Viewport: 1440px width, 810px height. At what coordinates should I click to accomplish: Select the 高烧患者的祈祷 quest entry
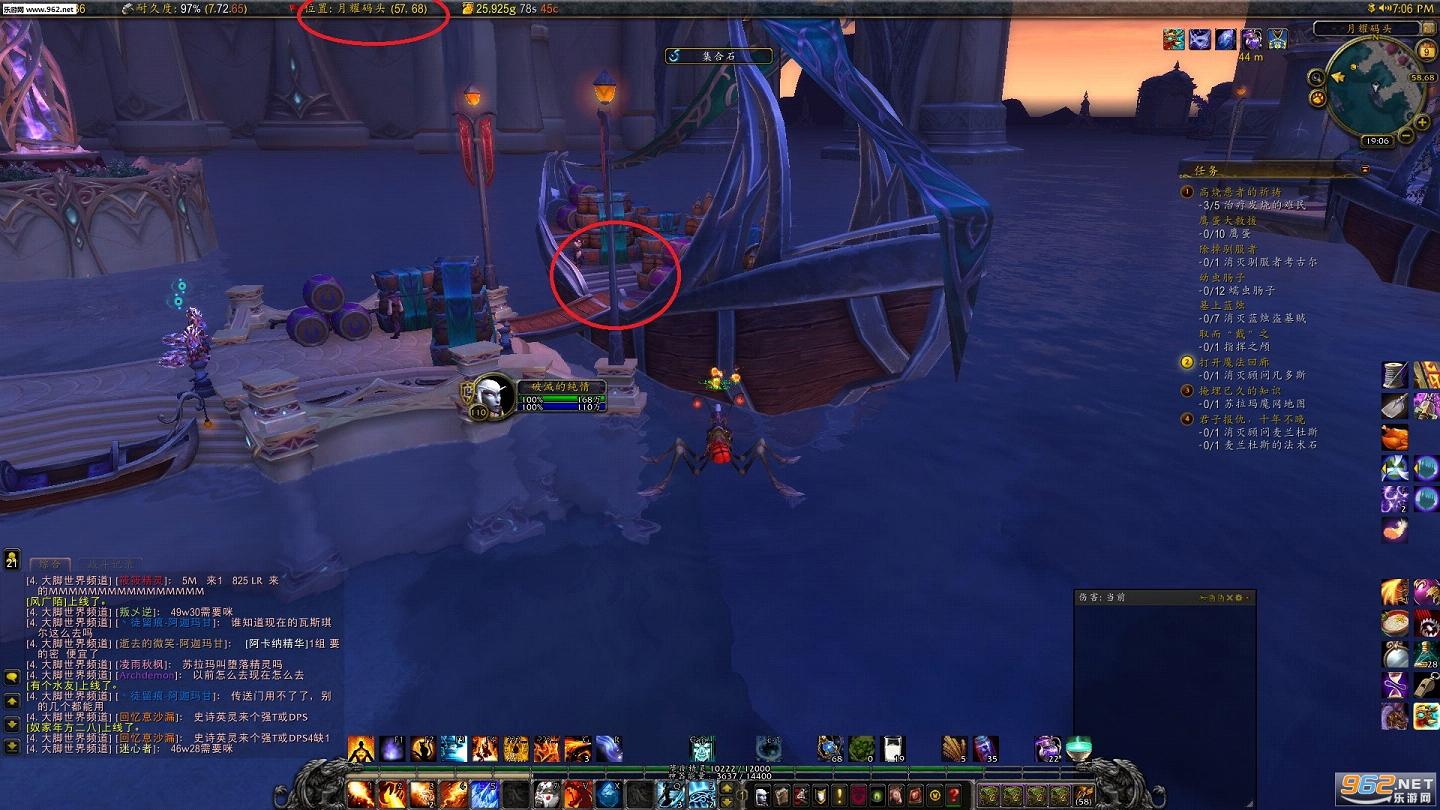(1240, 191)
